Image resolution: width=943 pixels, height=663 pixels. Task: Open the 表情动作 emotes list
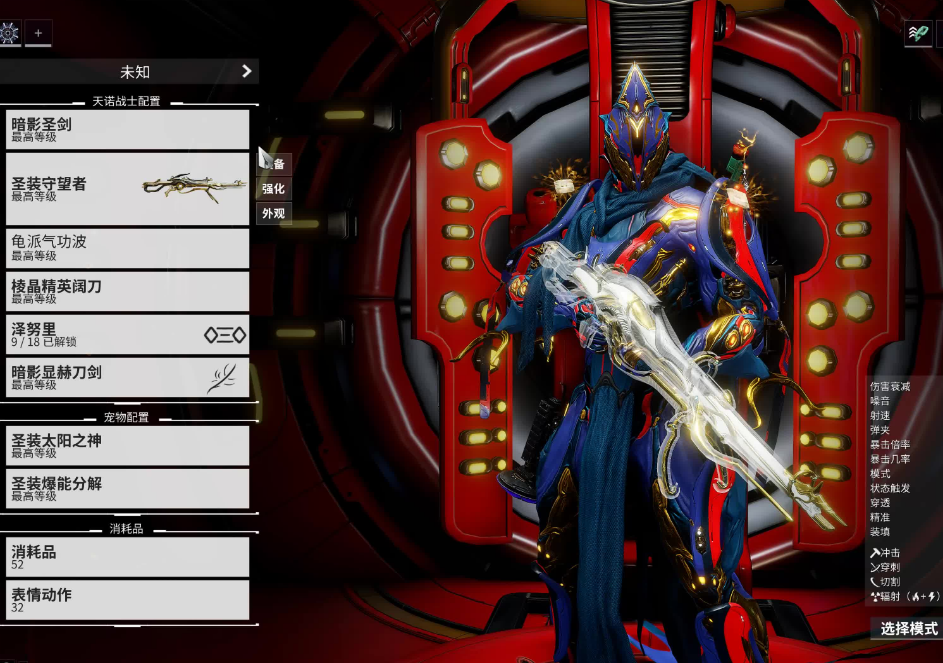(125, 599)
